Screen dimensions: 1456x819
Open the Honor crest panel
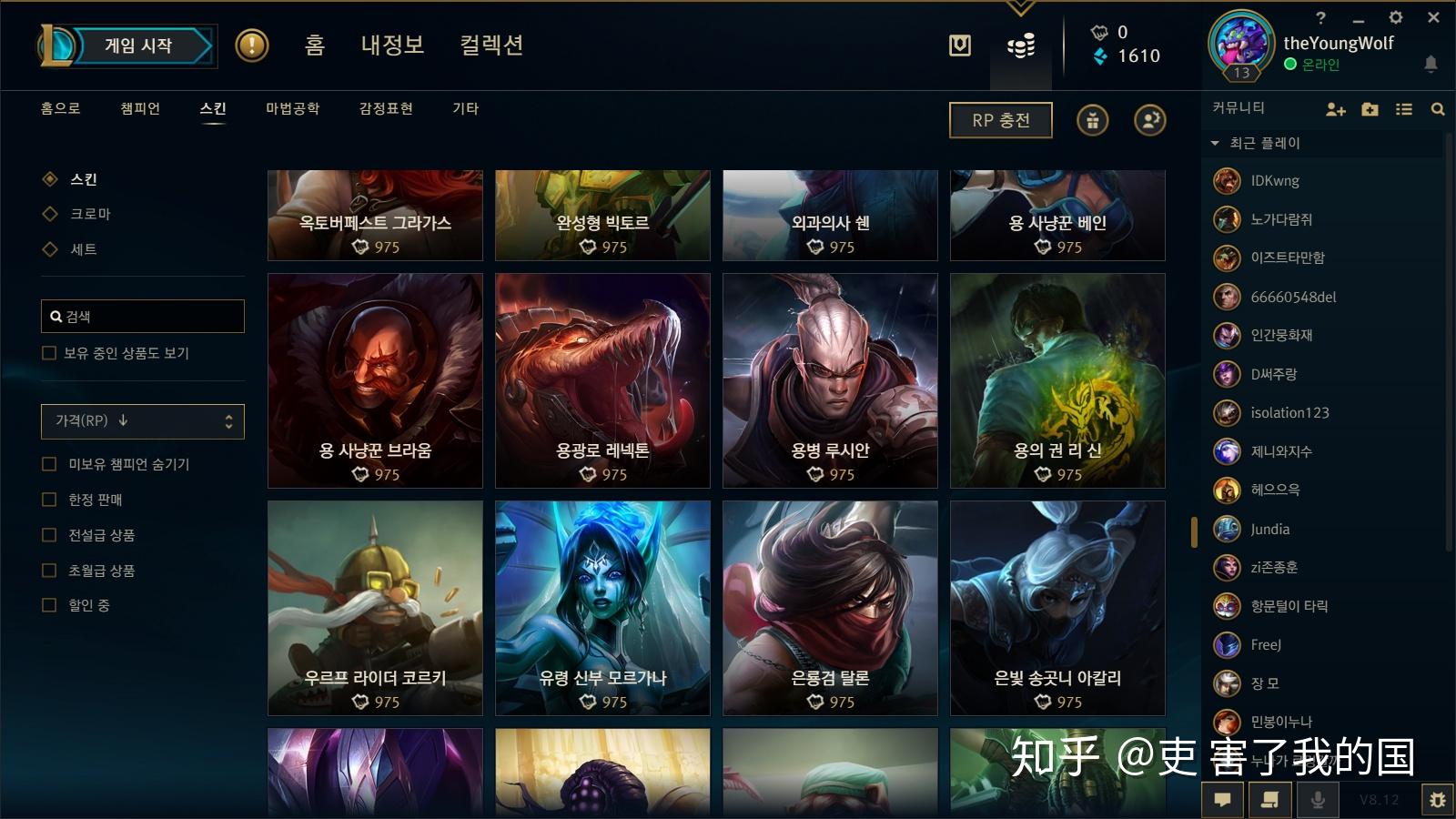pos(958,45)
